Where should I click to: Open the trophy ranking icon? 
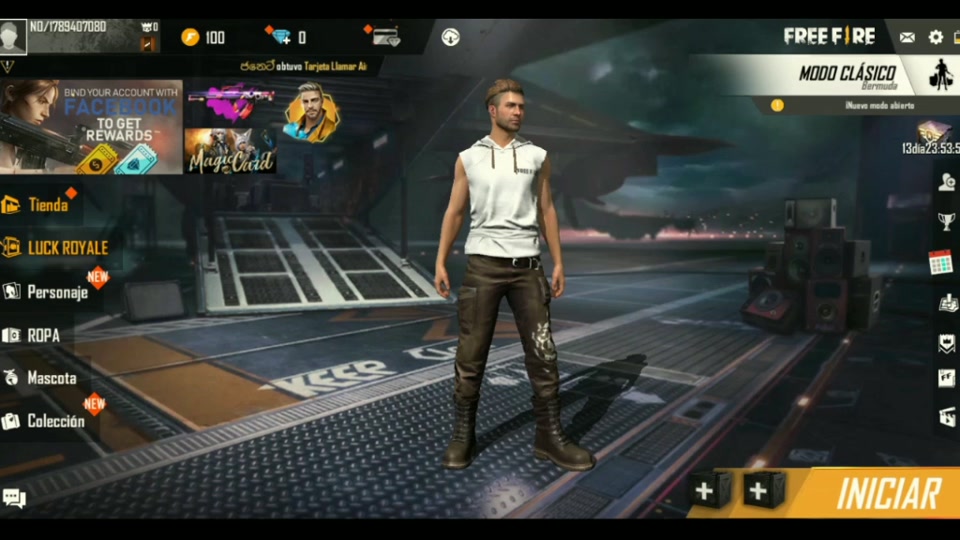click(x=946, y=221)
